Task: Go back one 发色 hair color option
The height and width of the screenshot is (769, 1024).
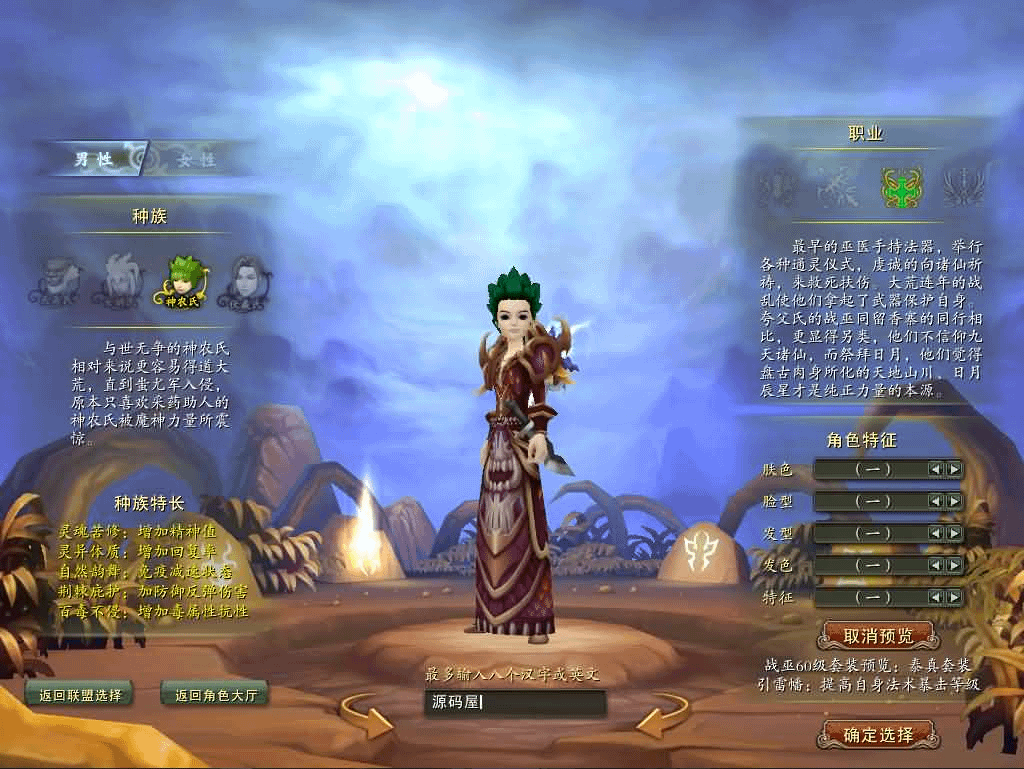Action: [x=935, y=565]
